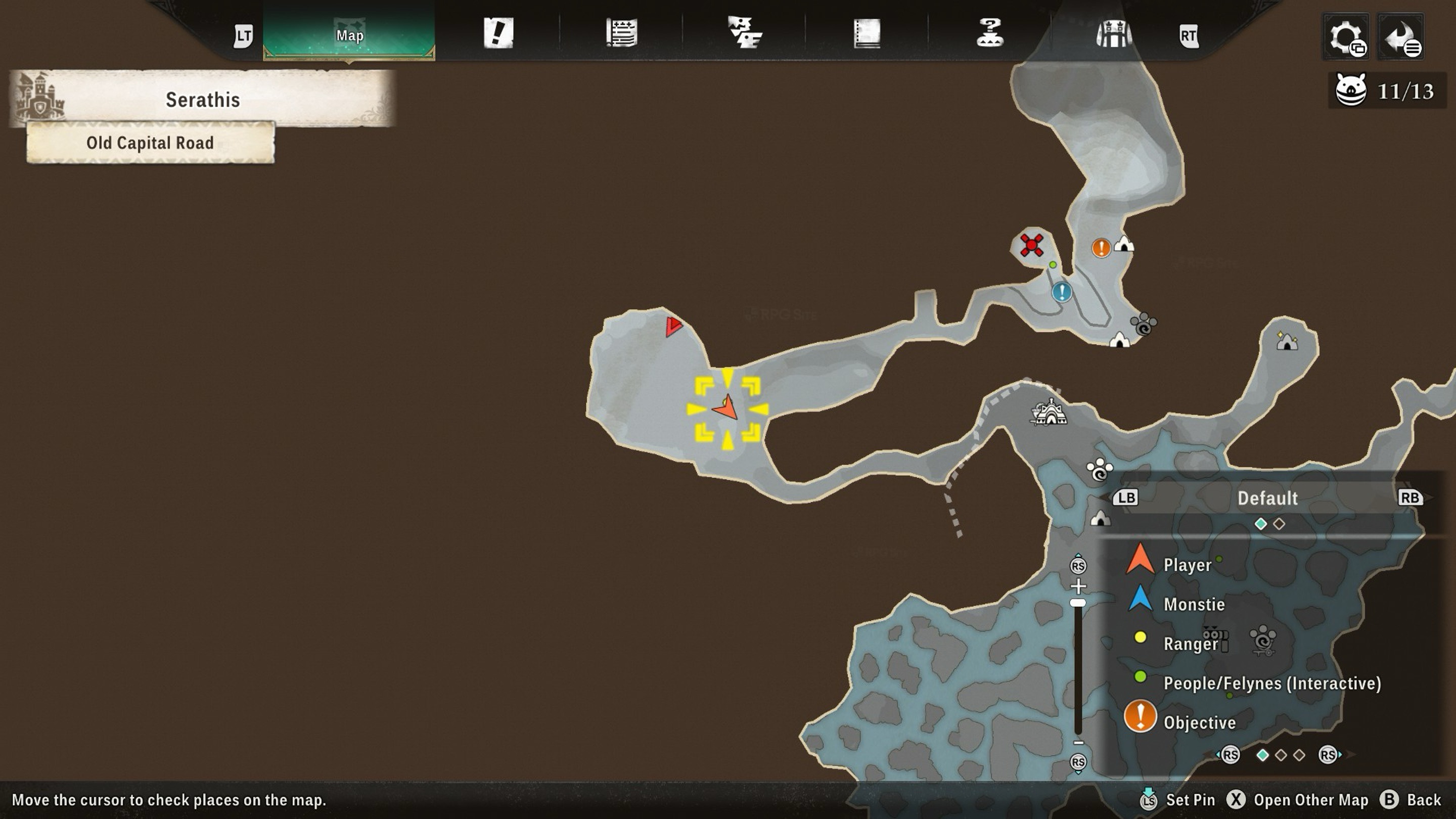Open the notebook tab
Image resolution: width=1456 pixels, height=819 pixels.
[867, 33]
